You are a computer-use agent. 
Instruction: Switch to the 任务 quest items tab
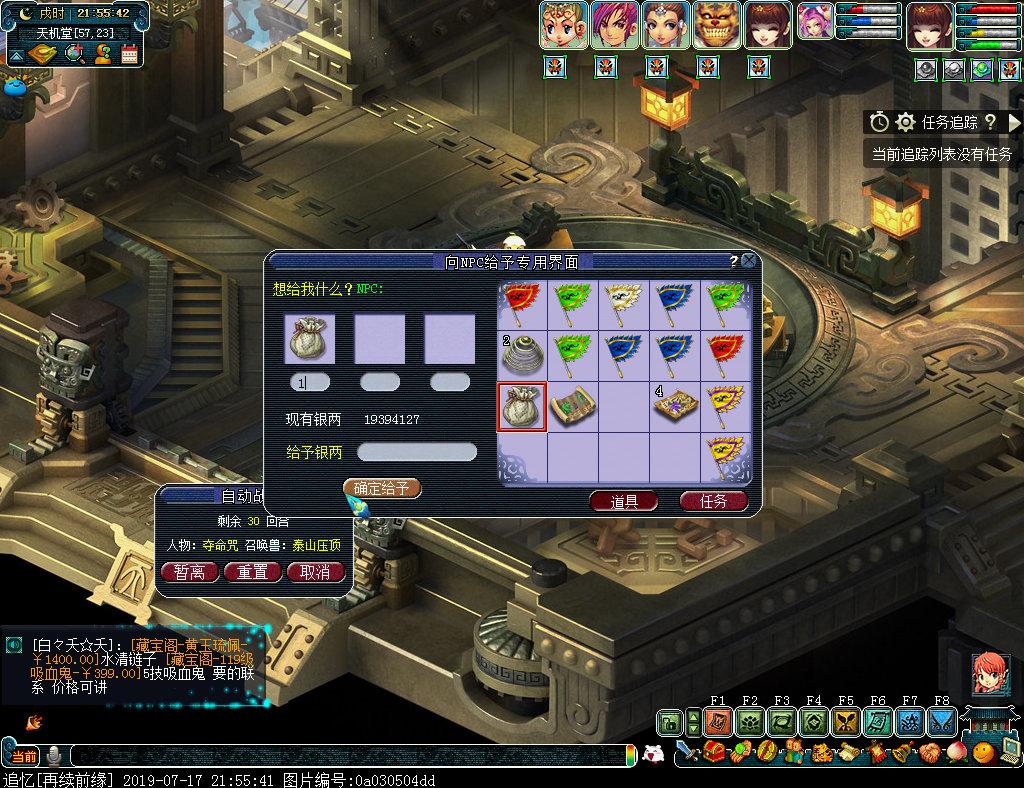tap(714, 501)
